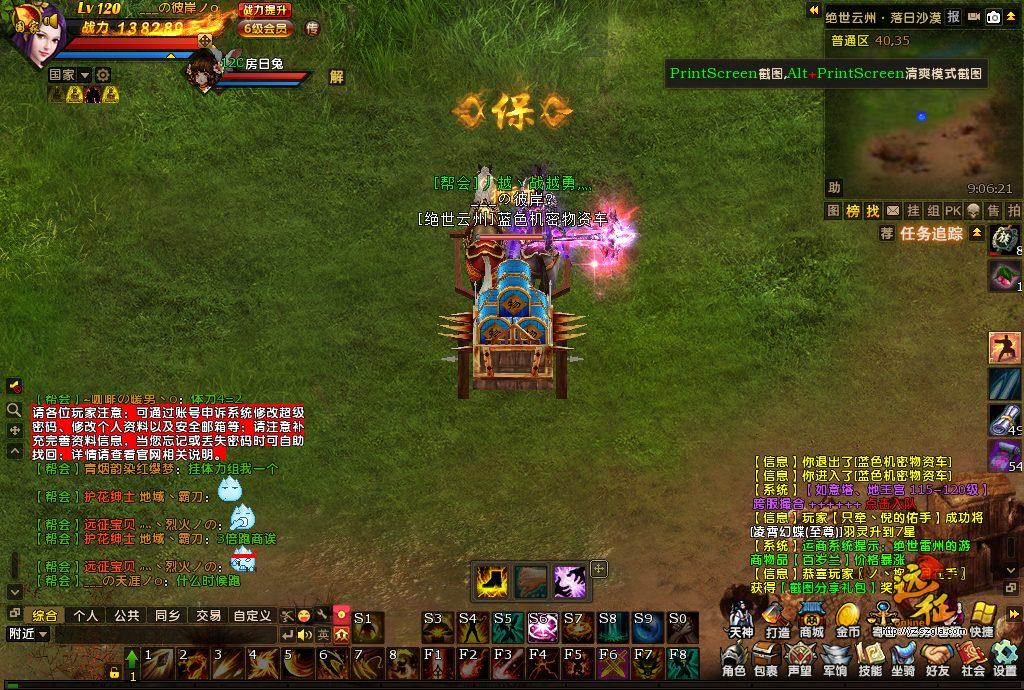Switch to the 交易 trade chat tab

point(208,615)
